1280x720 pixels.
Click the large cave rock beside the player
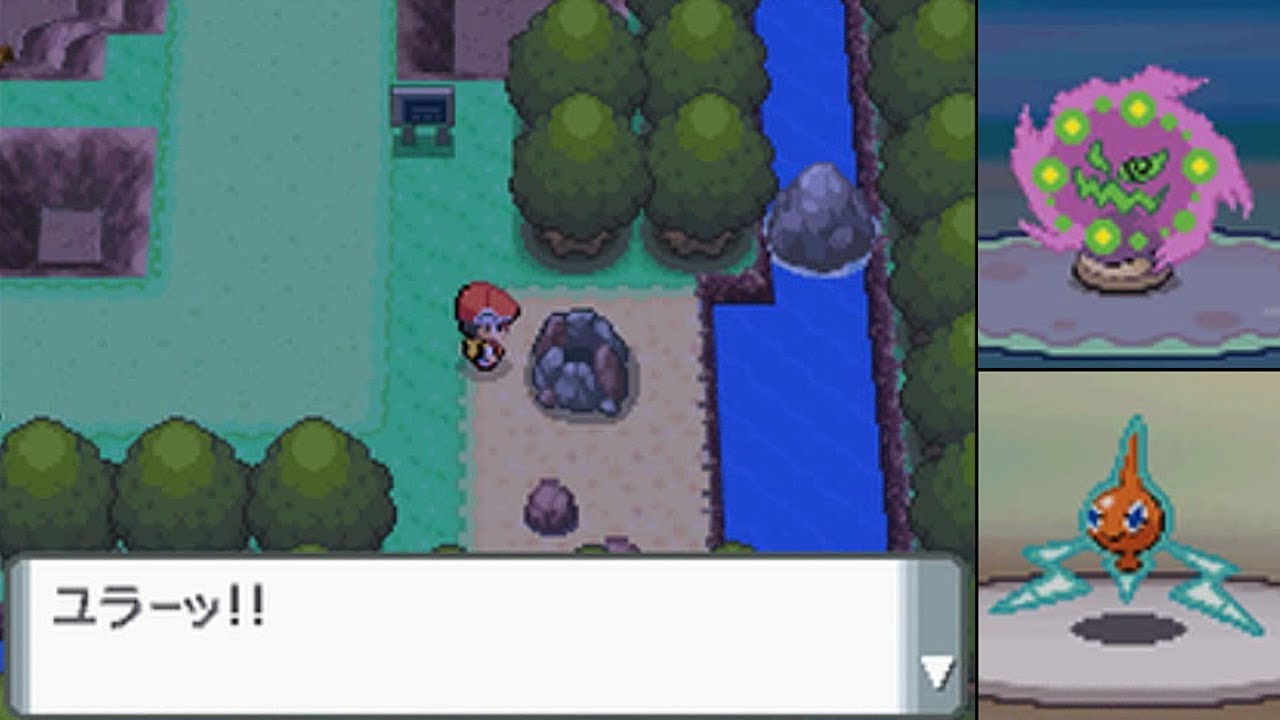point(580,360)
